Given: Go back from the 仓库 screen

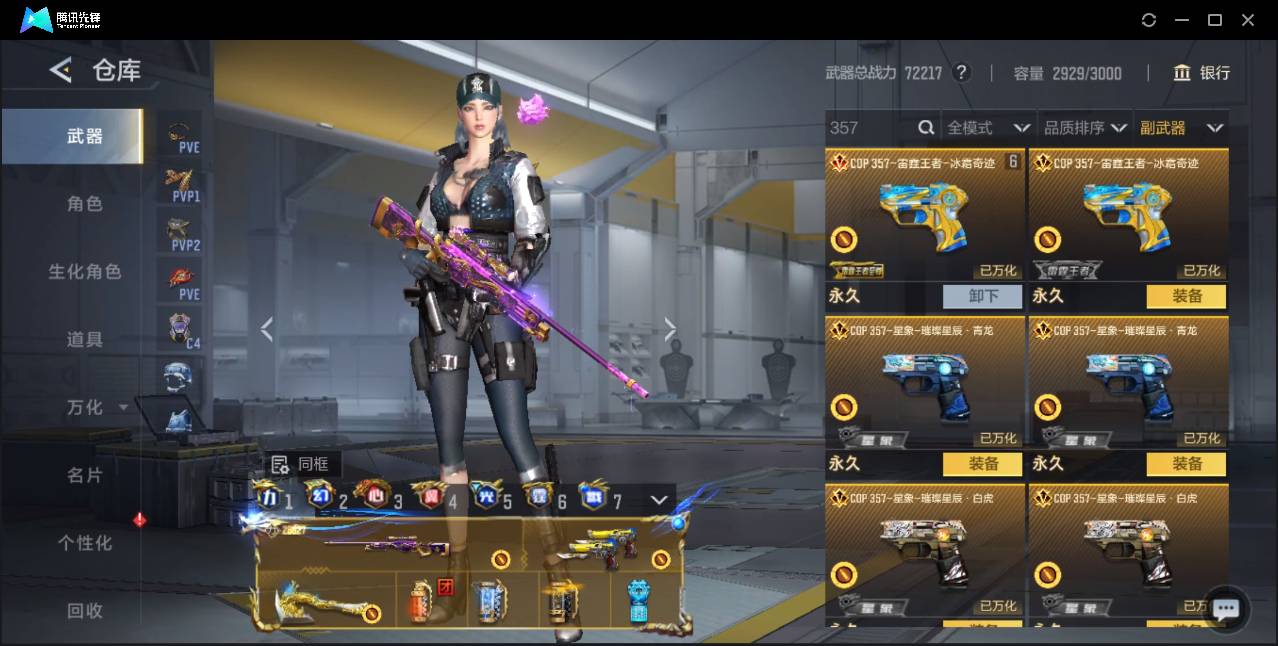Looking at the screenshot, I should pos(62,70).
